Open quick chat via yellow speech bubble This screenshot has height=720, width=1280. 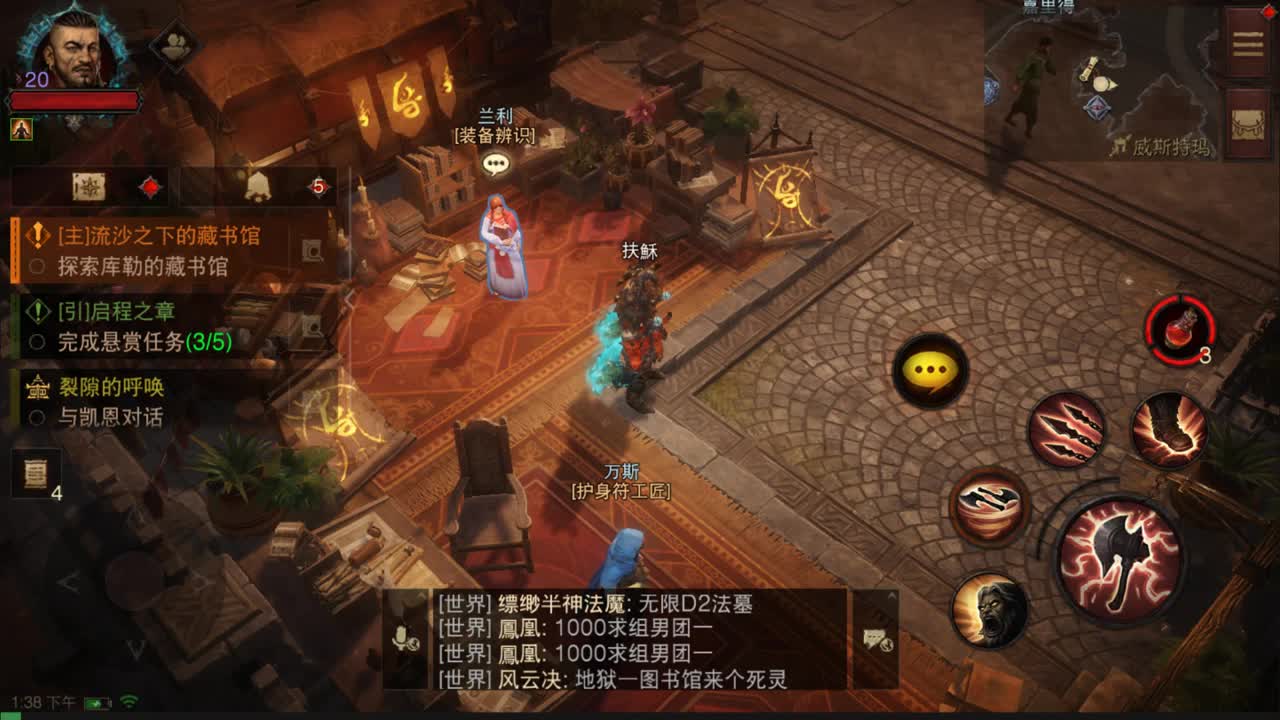[928, 372]
